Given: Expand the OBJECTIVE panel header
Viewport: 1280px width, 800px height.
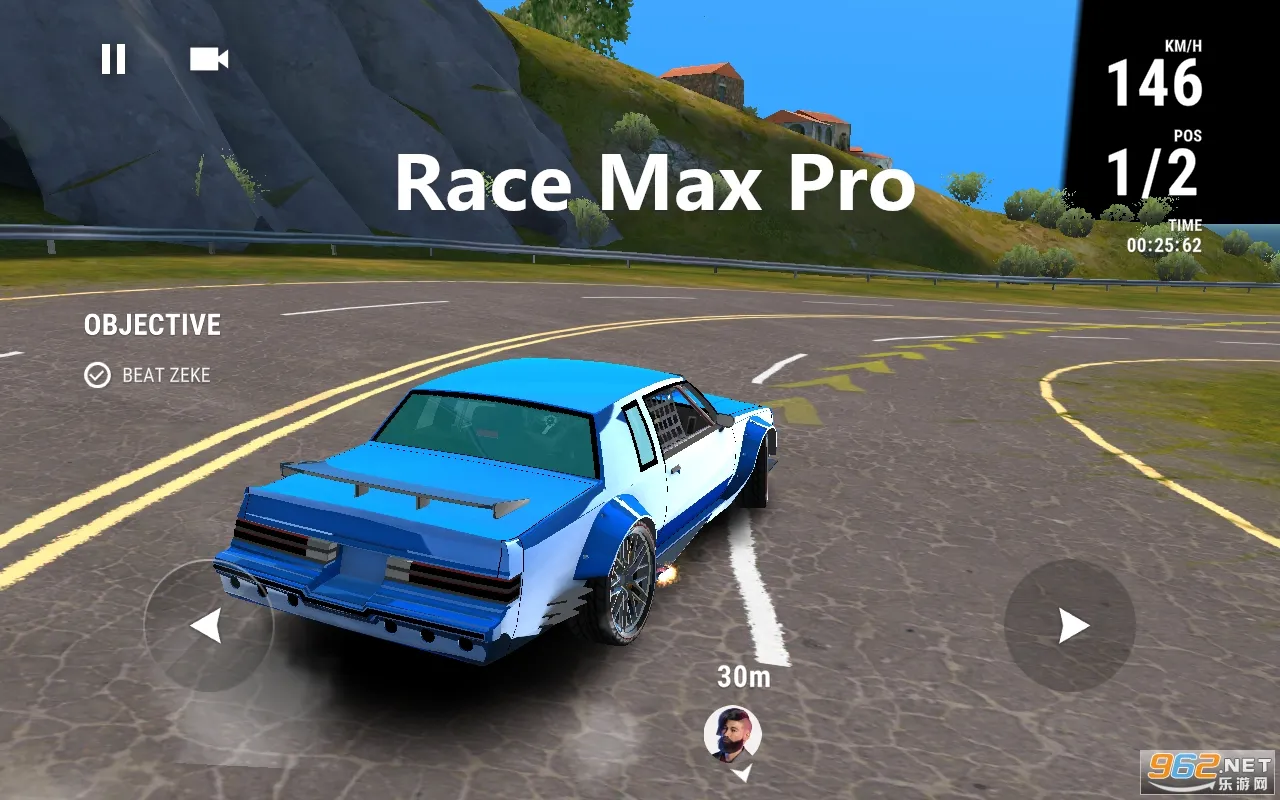Looking at the screenshot, I should (x=152, y=324).
